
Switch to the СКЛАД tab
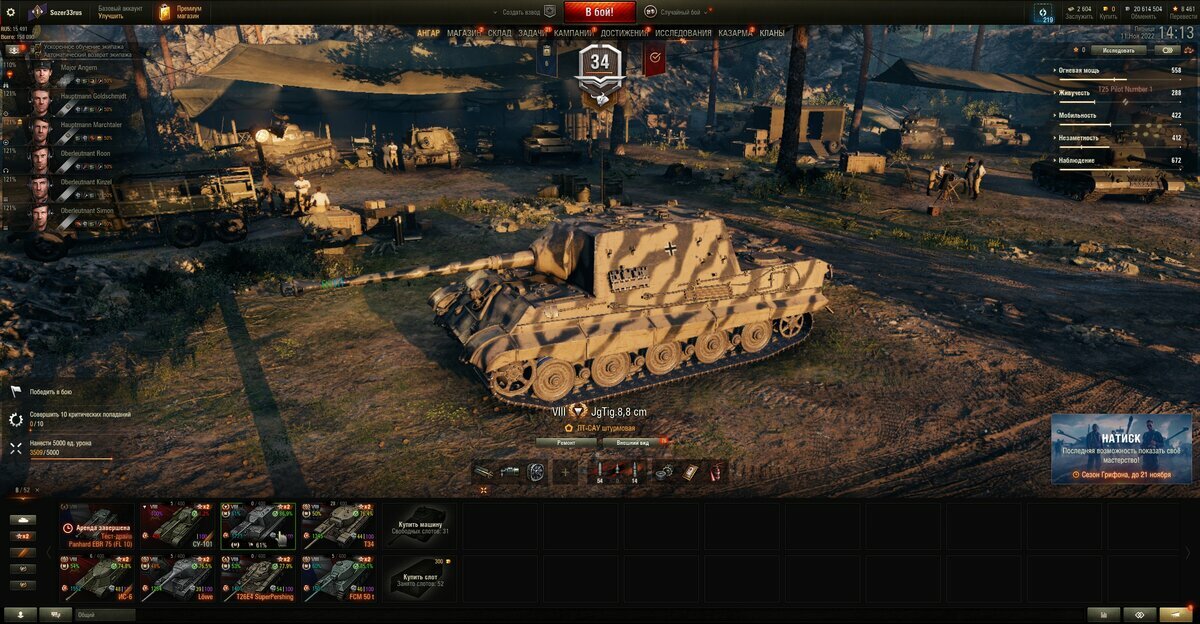(x=500, y=33)
